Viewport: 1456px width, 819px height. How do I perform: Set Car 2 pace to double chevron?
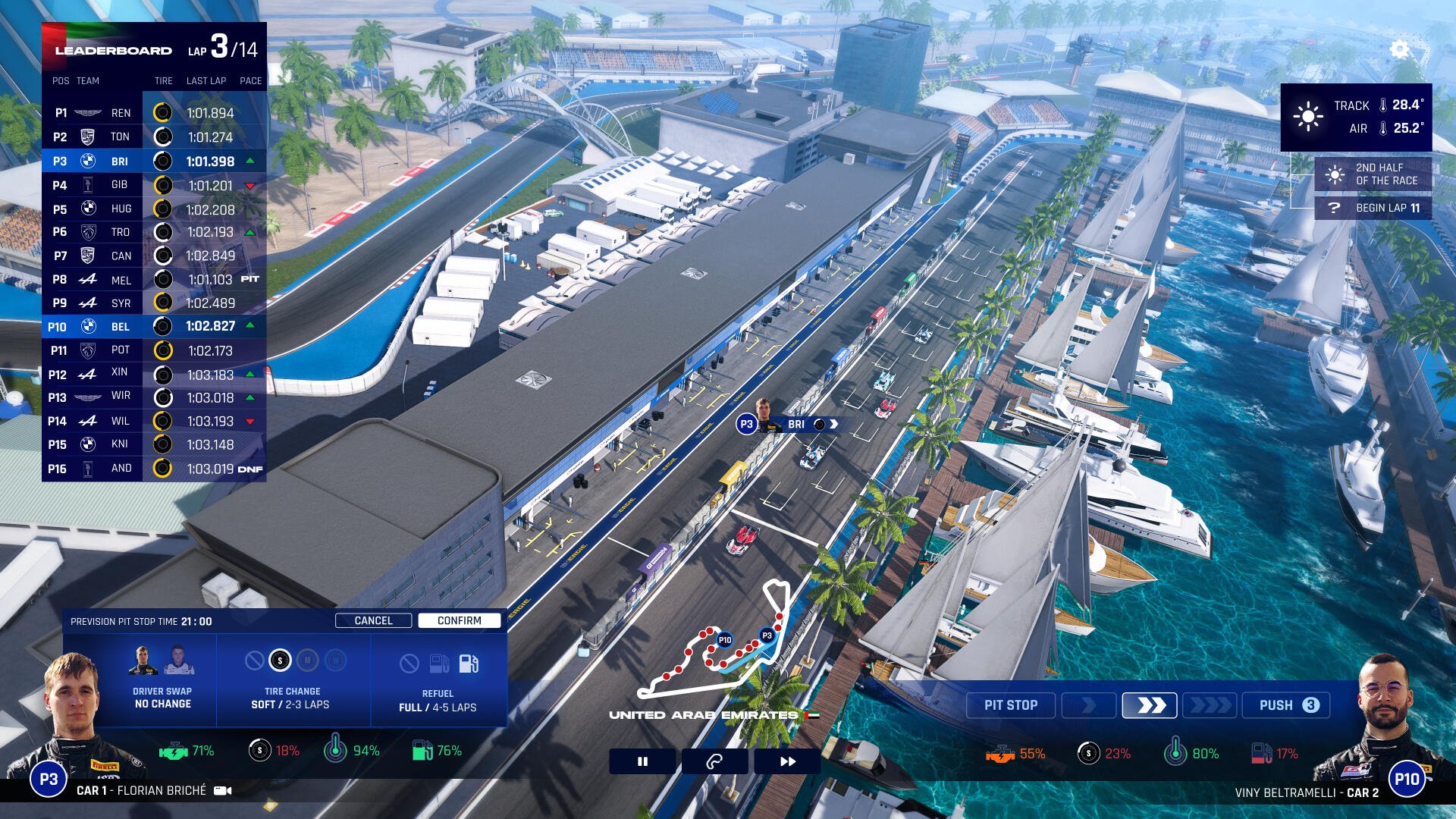[1150, 705]
